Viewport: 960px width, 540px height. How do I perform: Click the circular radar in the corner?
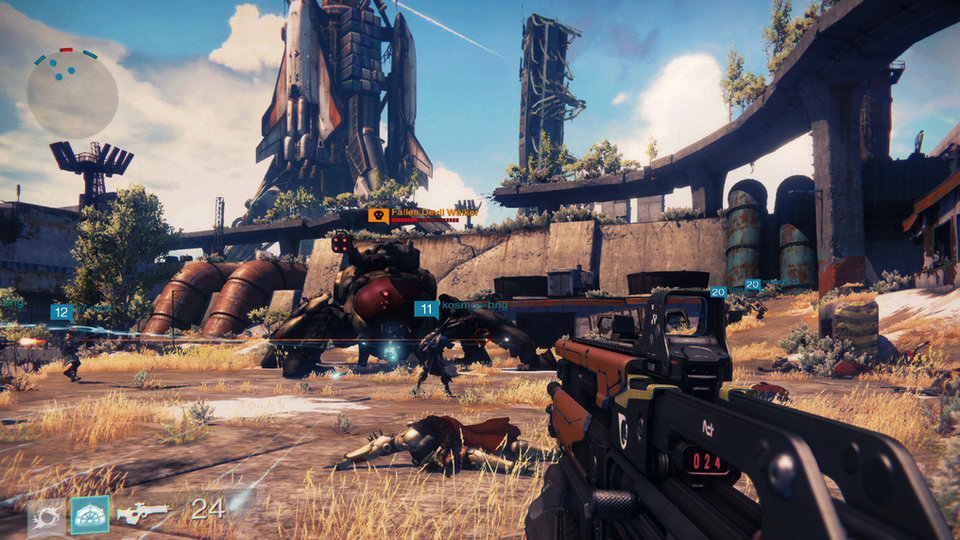point(72,94)
